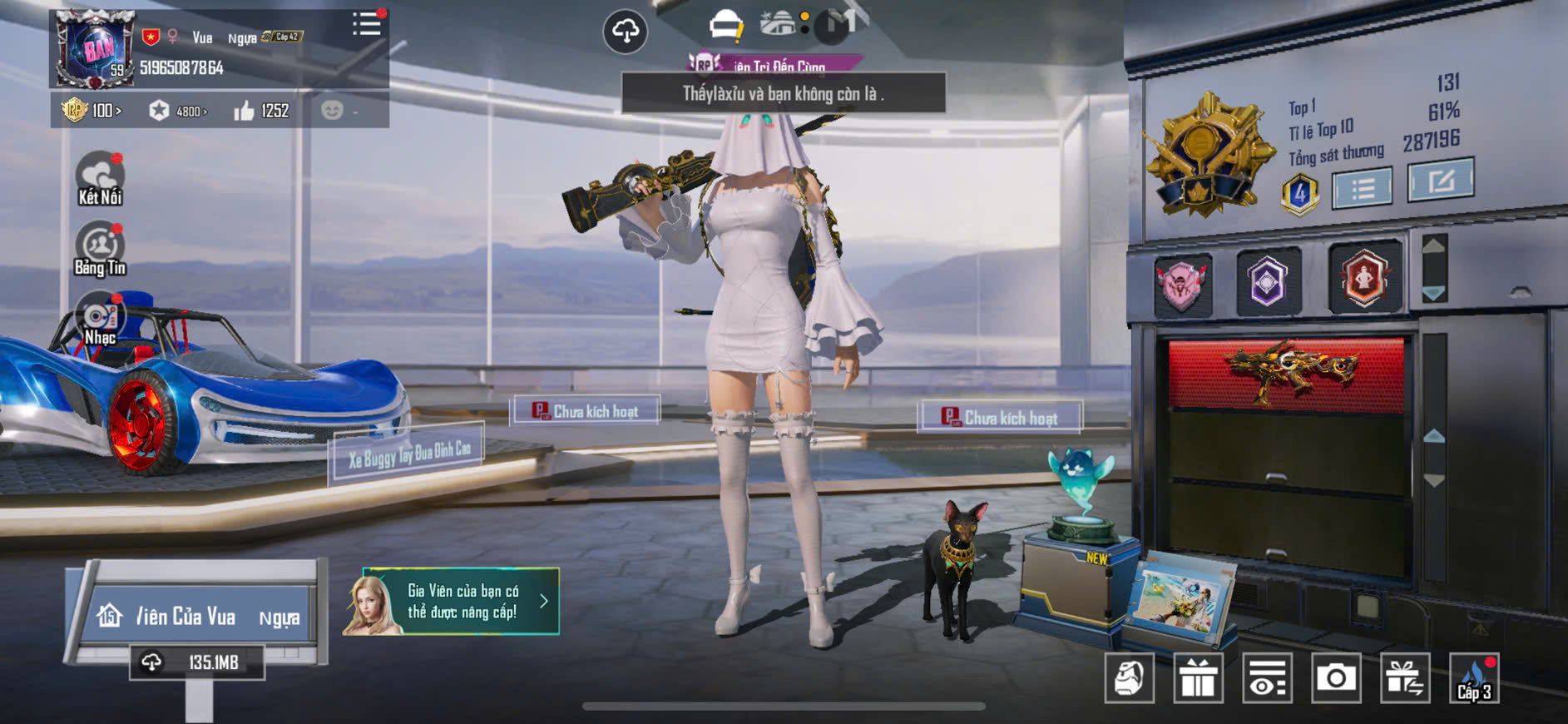
Task: Open the home upgrade notification banner
Action: click(451, 602)
